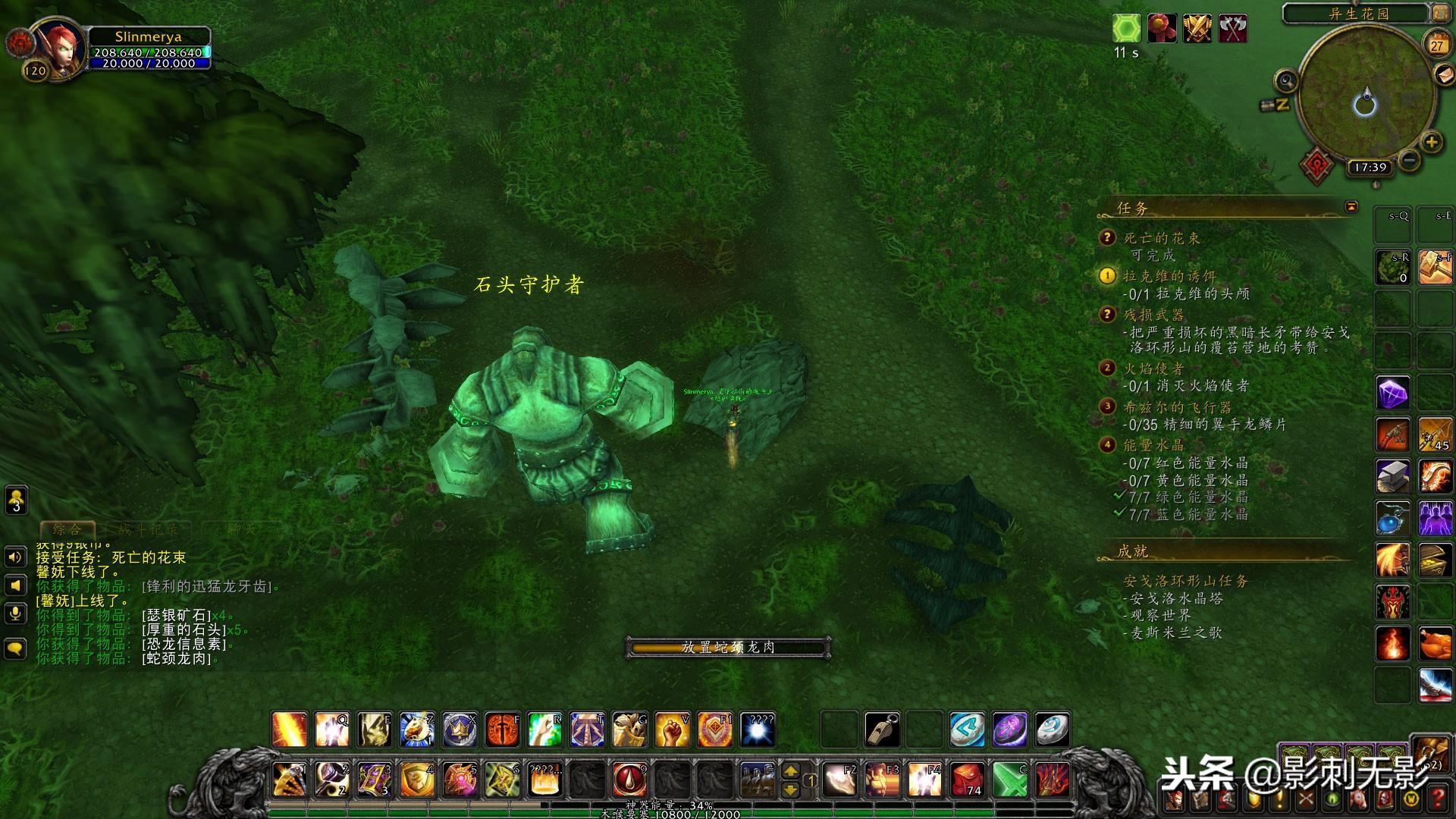1456x819 pixels.
Task: Zoom out the minimap with the minus button
Action: pyautogui.click(x=1409, y=159)
